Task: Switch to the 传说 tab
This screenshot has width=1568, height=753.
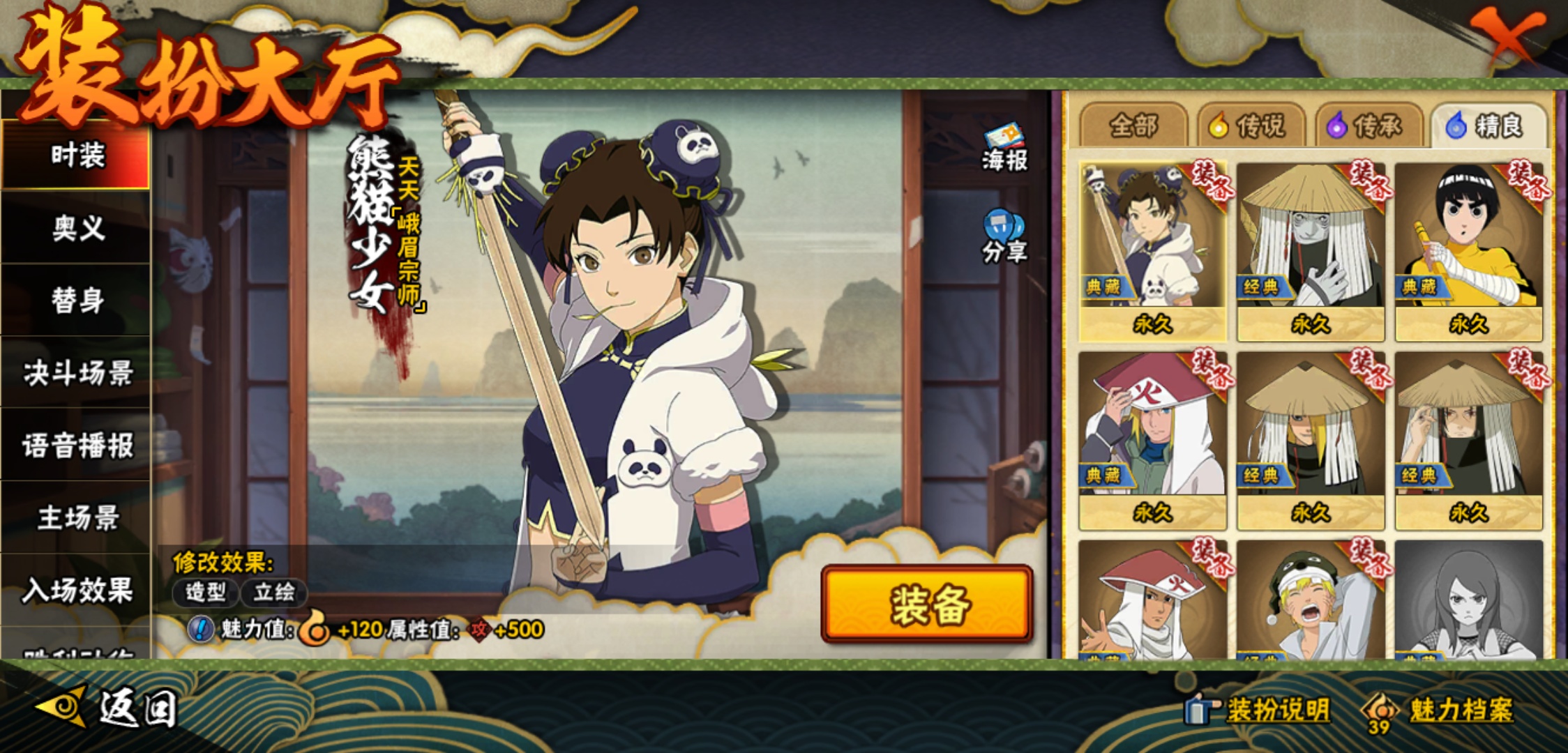Action: tap(1251, 126)
